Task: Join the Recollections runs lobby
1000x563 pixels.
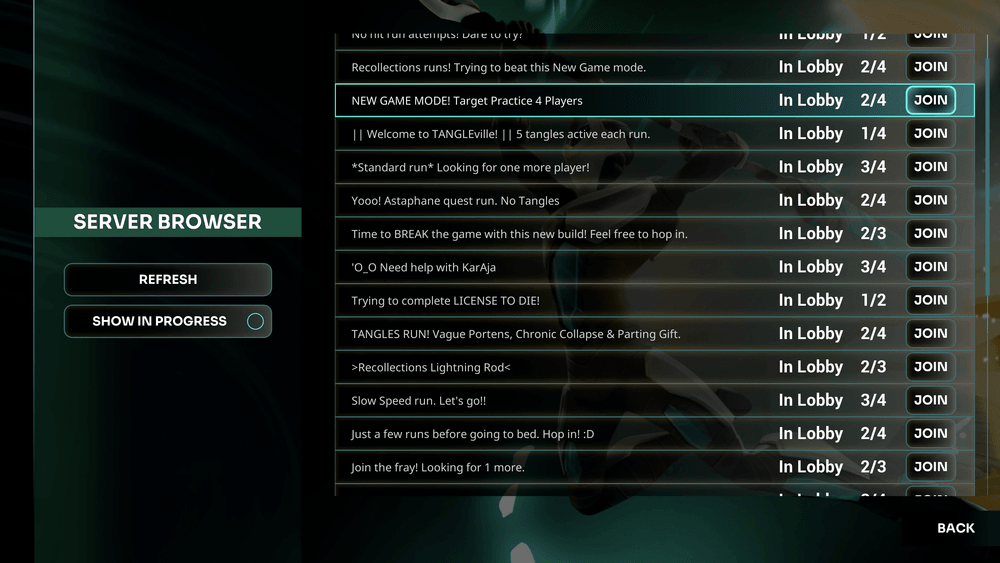Action: click(x=930, y=67)
